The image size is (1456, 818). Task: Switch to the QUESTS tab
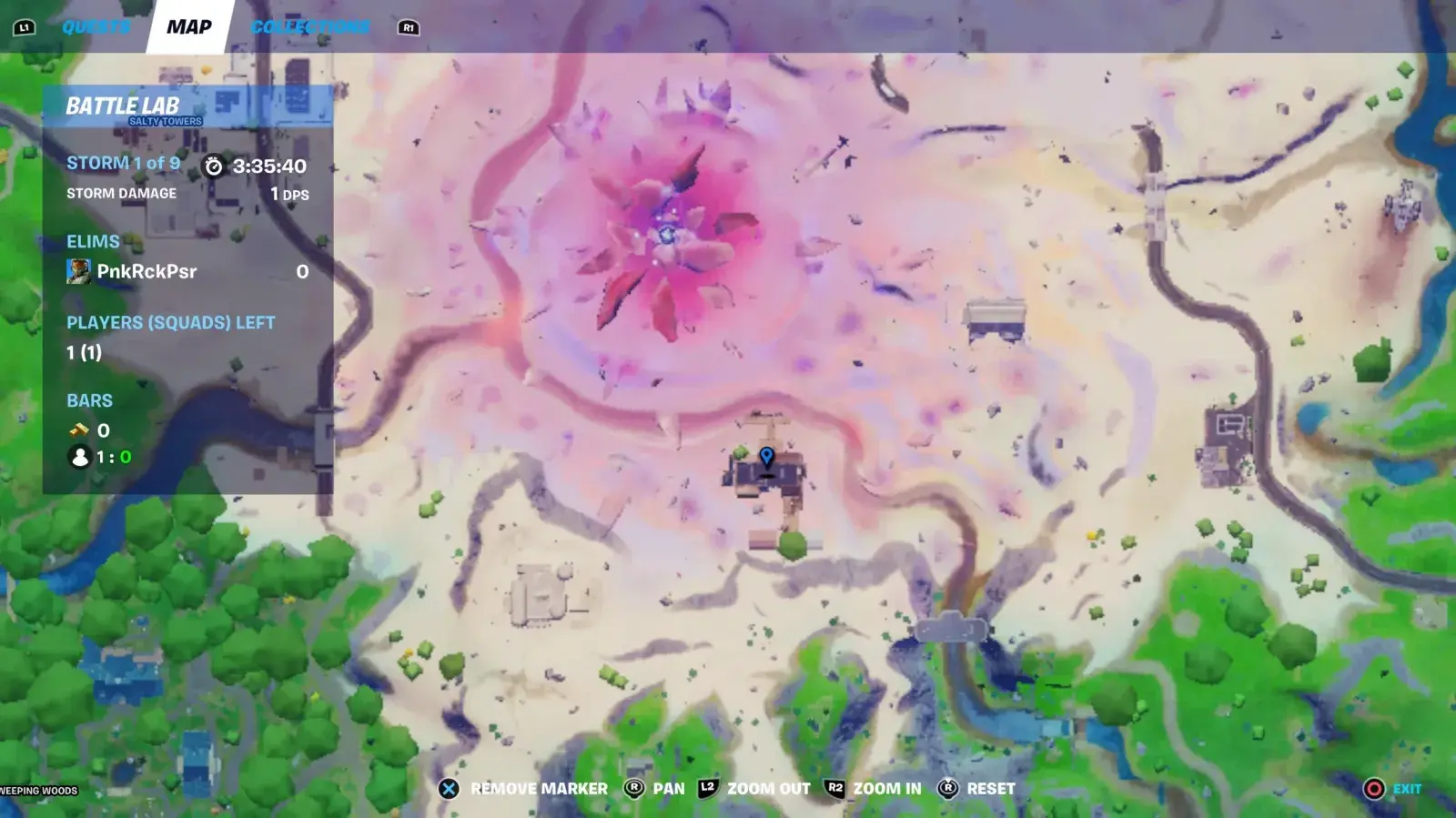pyautogui.click(x=96, y=25)
